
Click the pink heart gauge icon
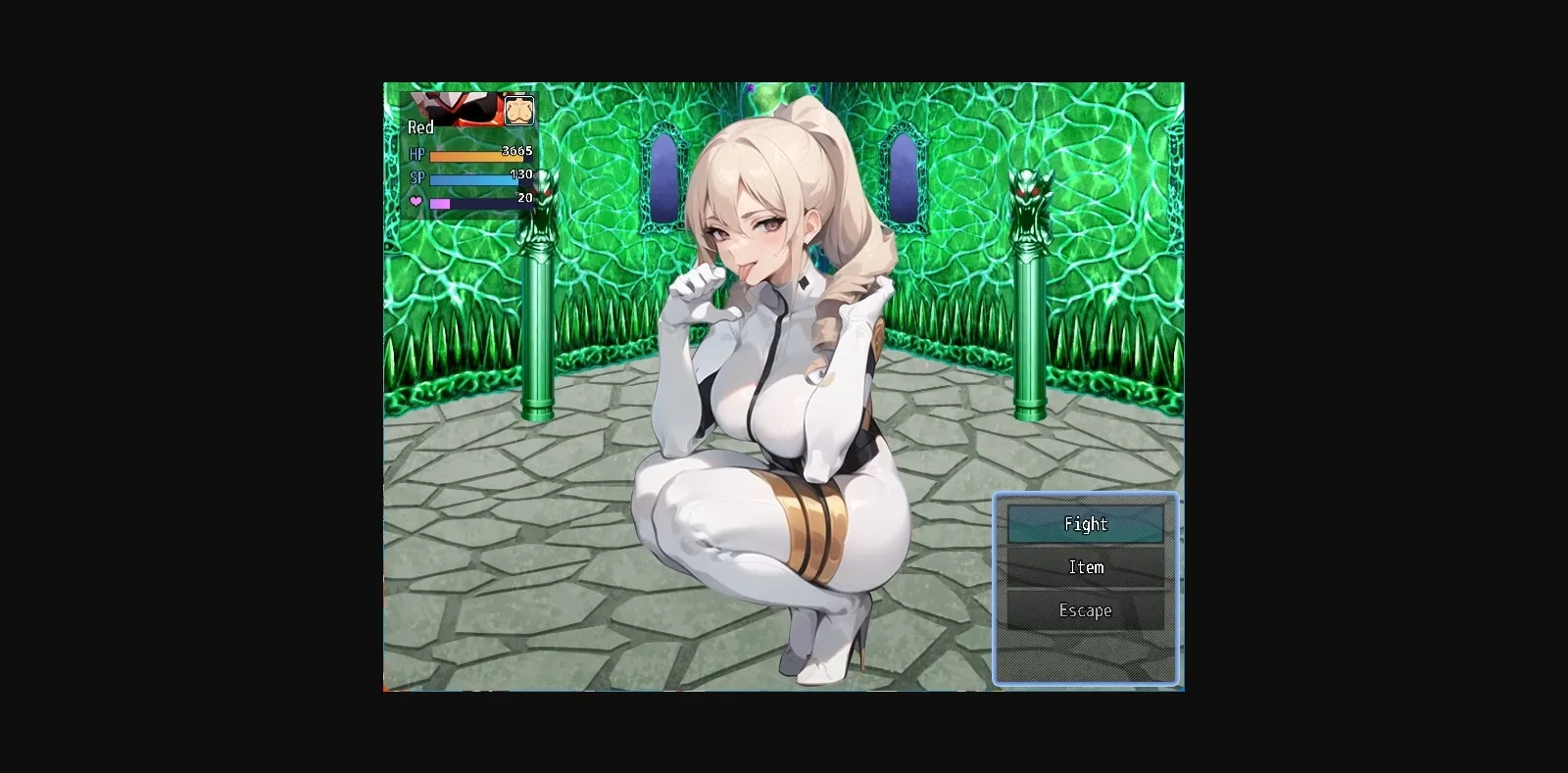[416, 200]
